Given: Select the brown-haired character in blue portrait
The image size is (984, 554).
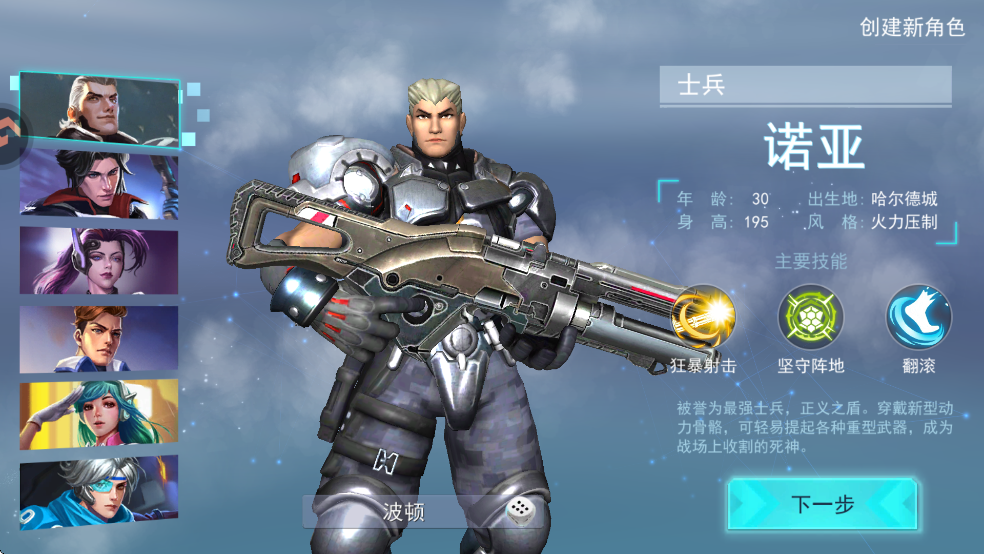Looking at the screenshot, I should (x=98, y=338).
